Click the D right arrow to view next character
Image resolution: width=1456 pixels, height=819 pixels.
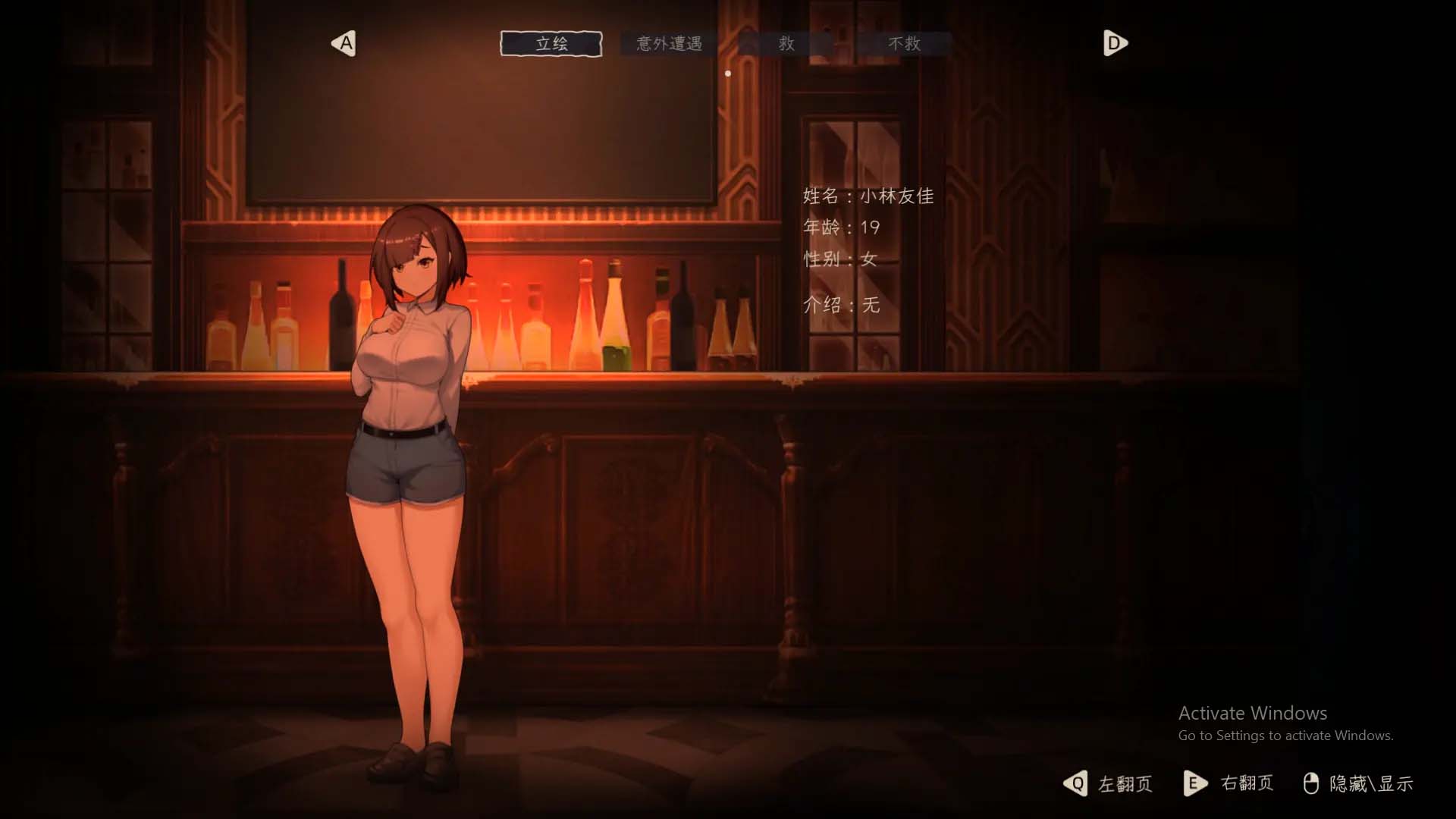[1115, 43]
